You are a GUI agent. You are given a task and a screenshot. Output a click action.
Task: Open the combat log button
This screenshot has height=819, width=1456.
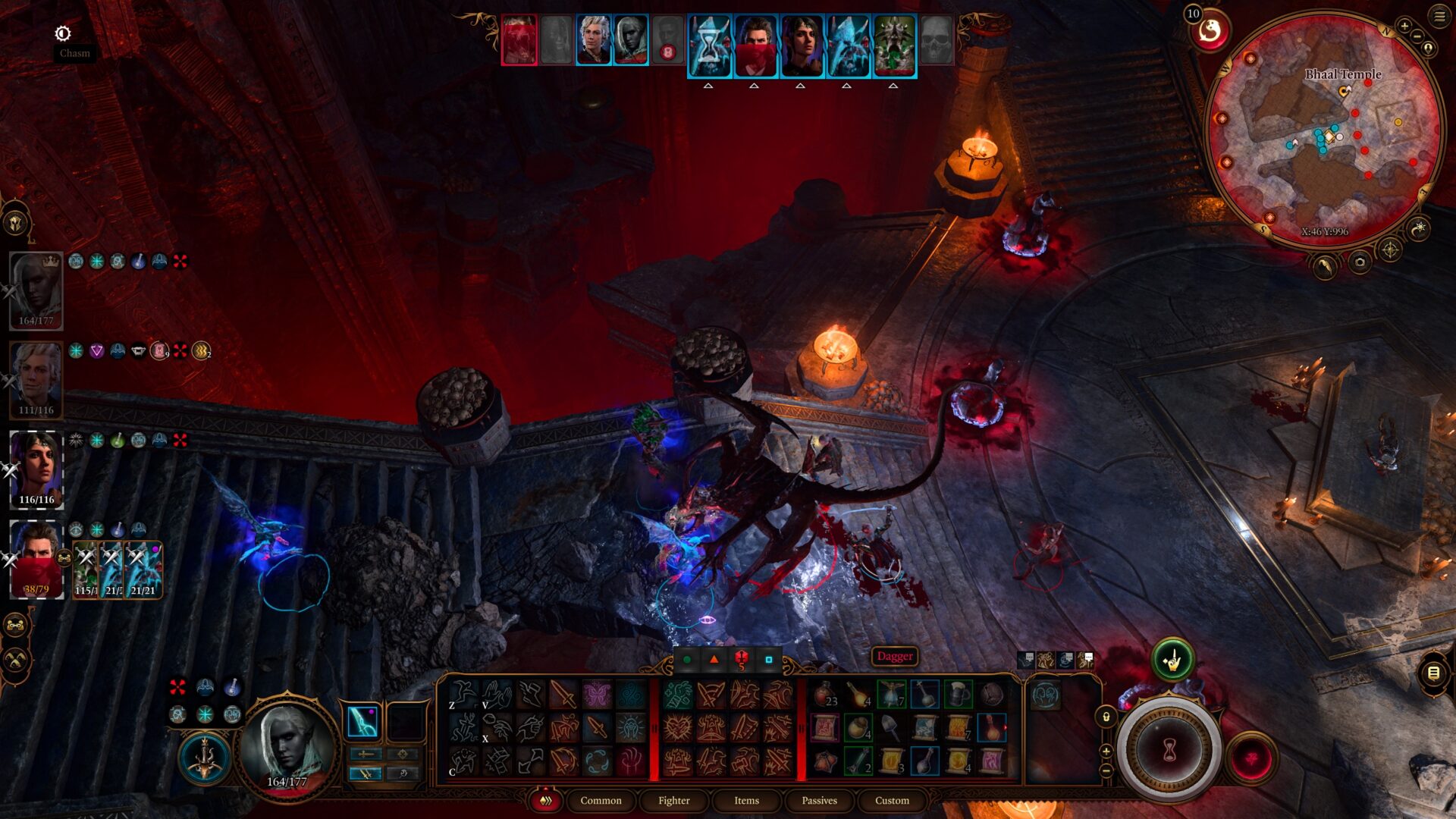pyautogui.click(x=1433, y=673)
